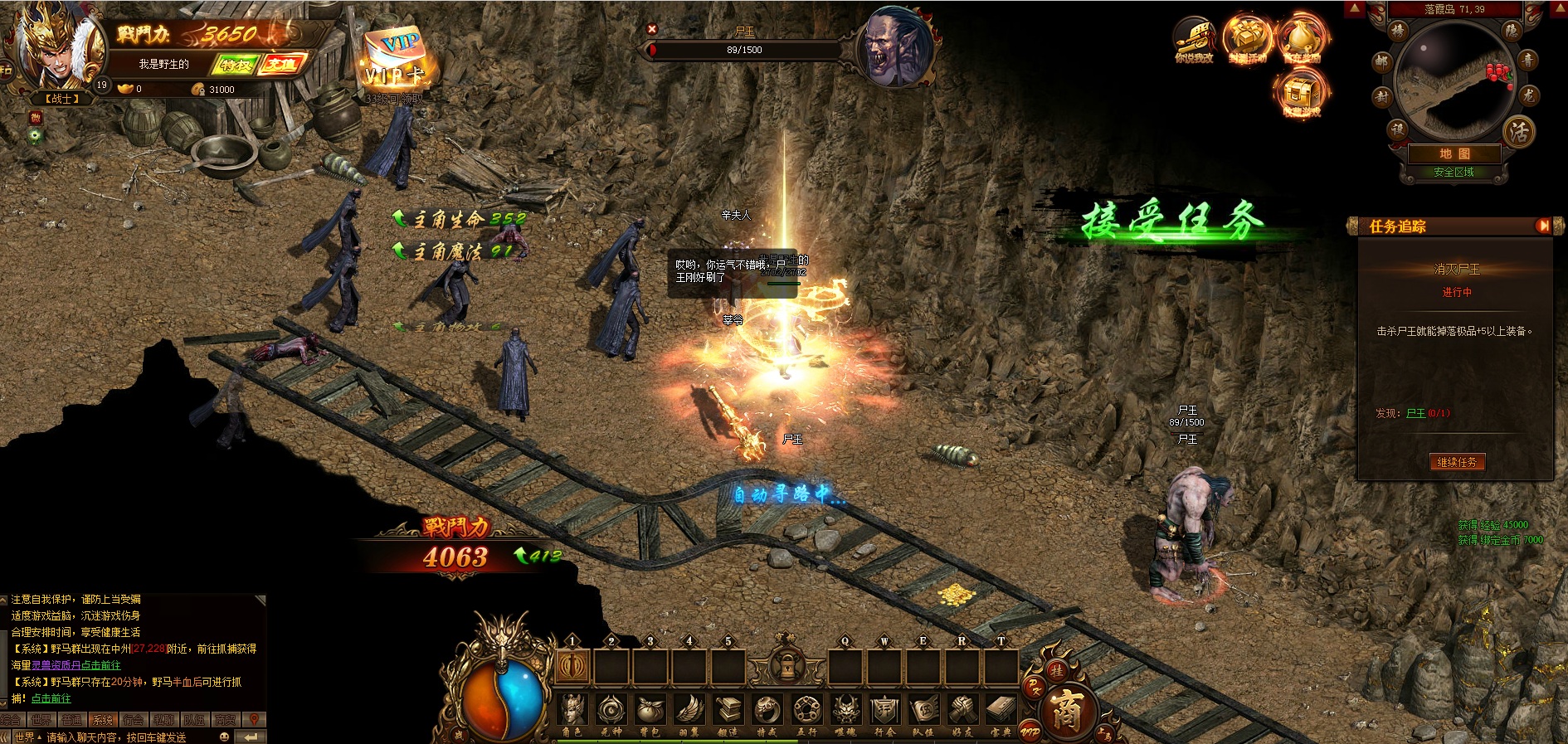
Task: Open the 活 activity button near minimap
Action: pos(1519,131)
